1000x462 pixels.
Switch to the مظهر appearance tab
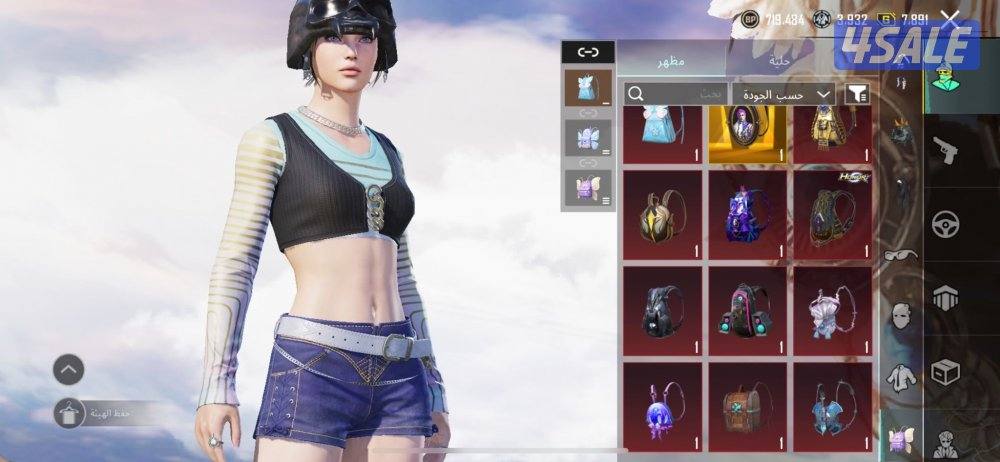pos(671,61)
